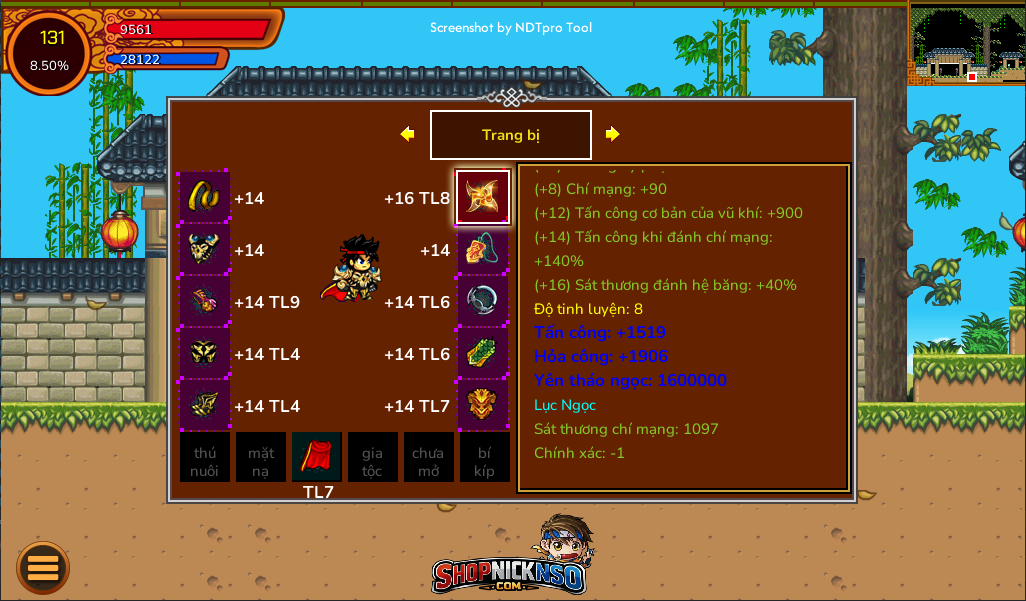Click the 'Trang bị' equipment title tab

pyautogui.click(x=510, y=135)
